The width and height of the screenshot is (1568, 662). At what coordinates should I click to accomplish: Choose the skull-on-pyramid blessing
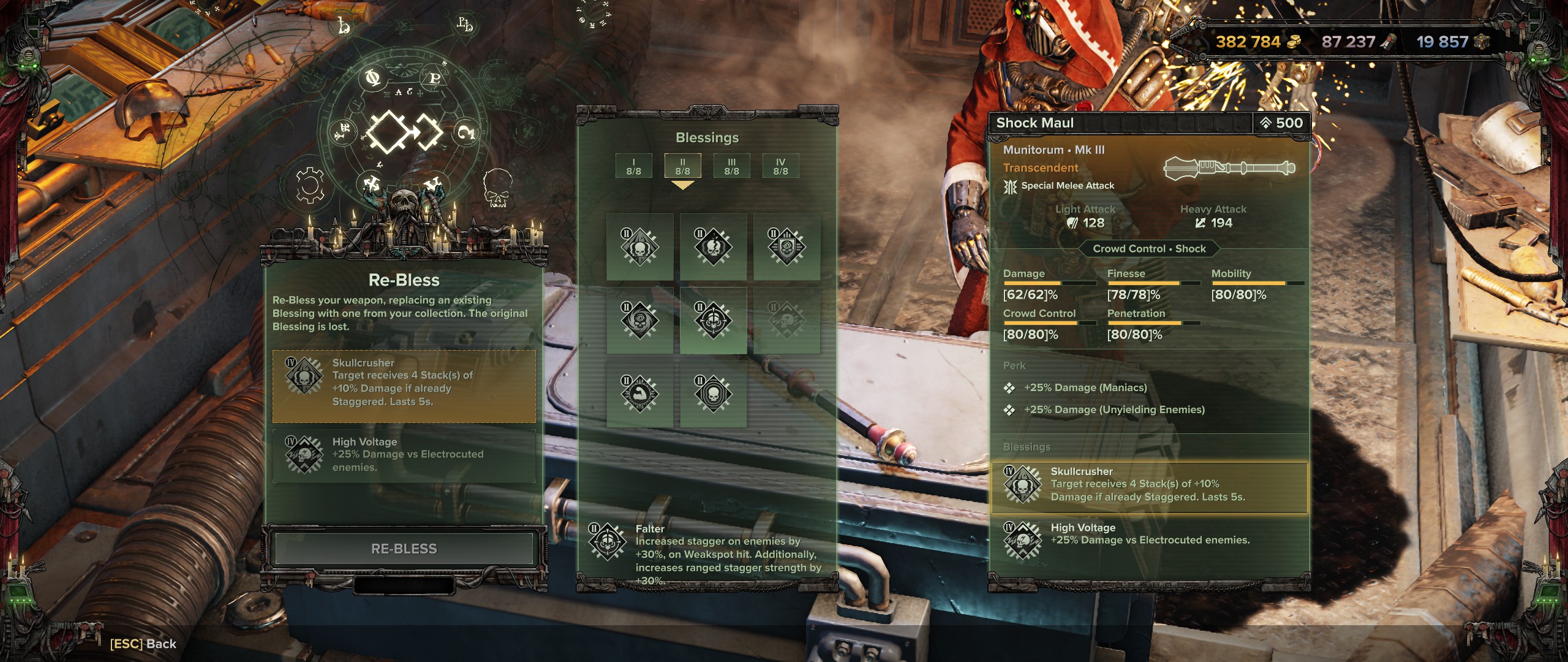click(639, 247)
